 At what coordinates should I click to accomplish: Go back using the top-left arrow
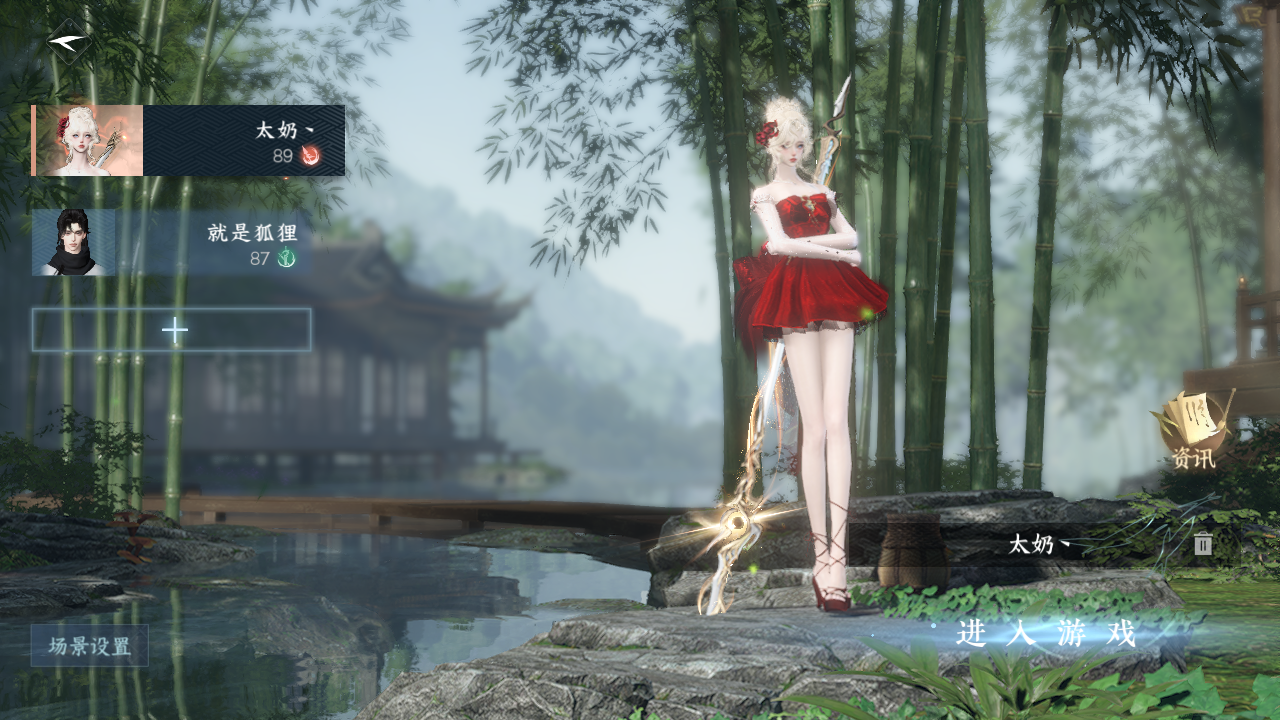[69, 42]
